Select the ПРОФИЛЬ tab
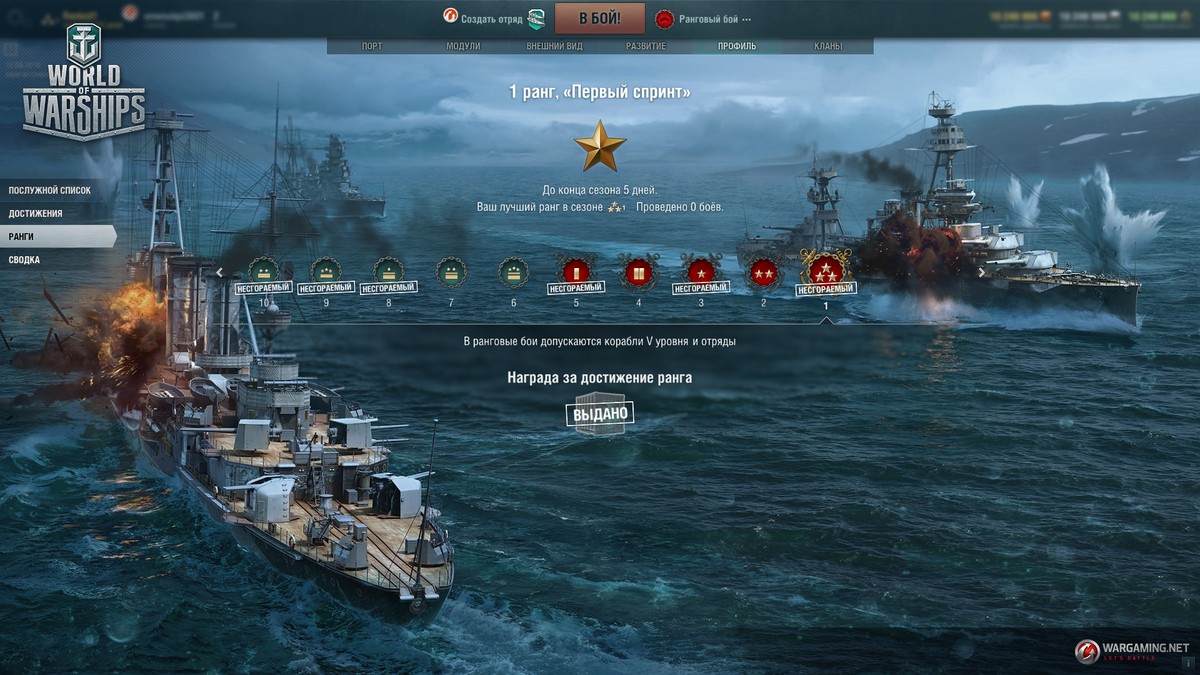Image resolution: width=1200 pixels, height=675 pixels. click(x=737, y=46)
